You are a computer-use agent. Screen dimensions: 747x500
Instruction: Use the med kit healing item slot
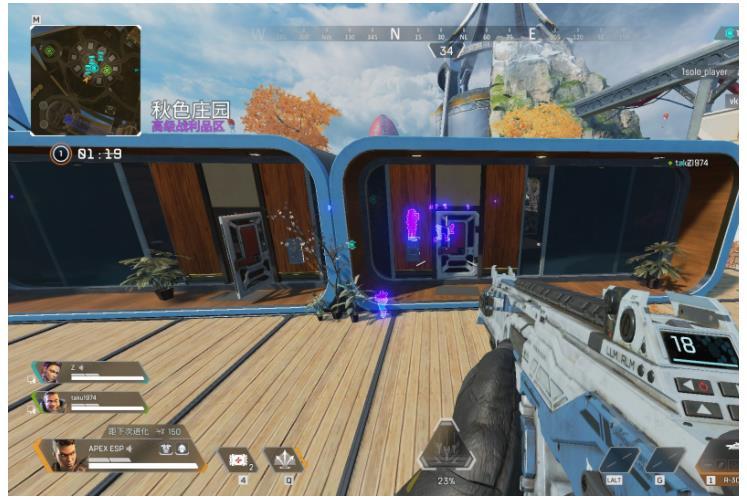point(240,458)
